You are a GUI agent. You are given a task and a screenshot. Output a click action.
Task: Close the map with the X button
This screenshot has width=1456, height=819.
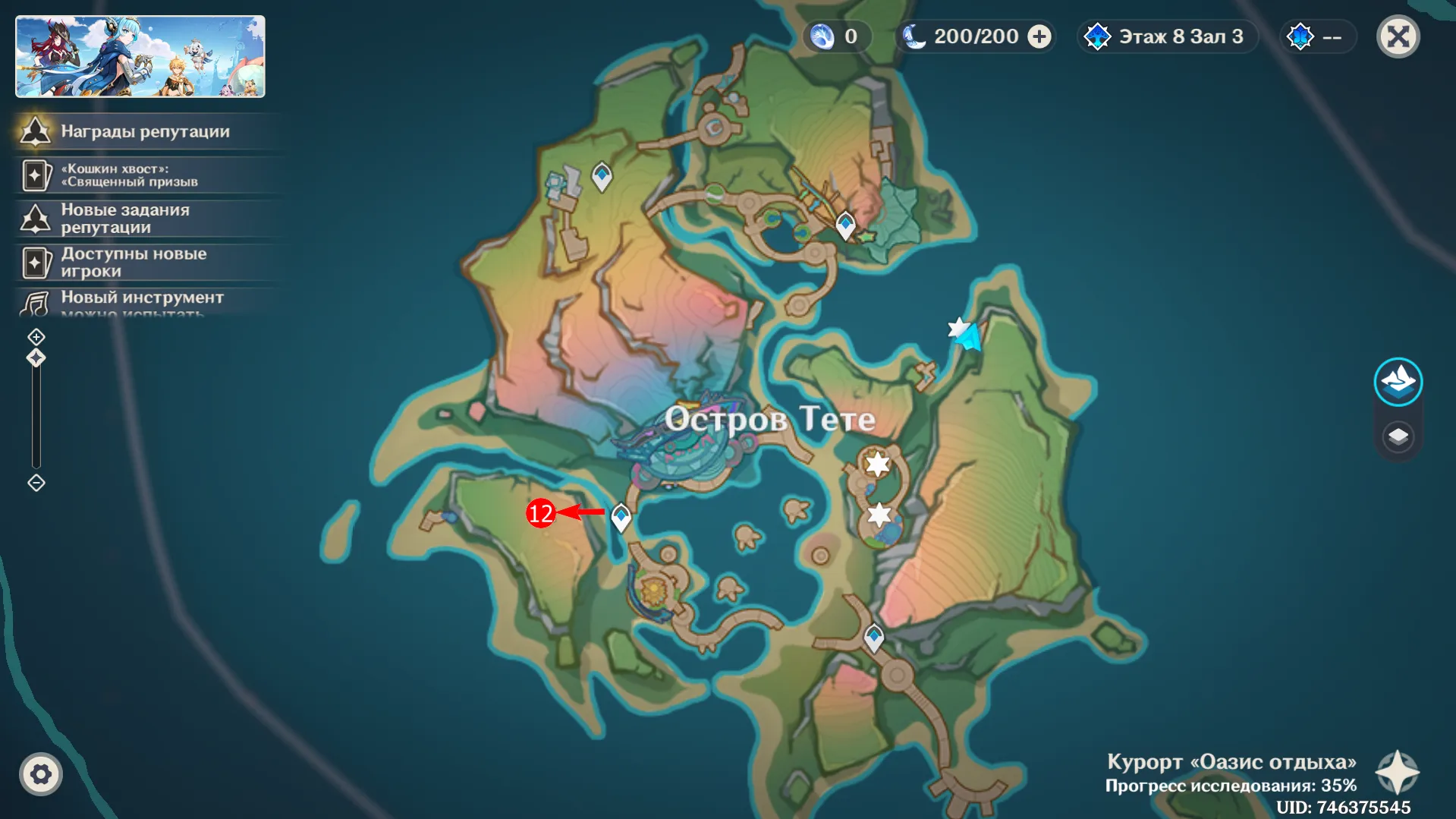tap(1398, 36)
